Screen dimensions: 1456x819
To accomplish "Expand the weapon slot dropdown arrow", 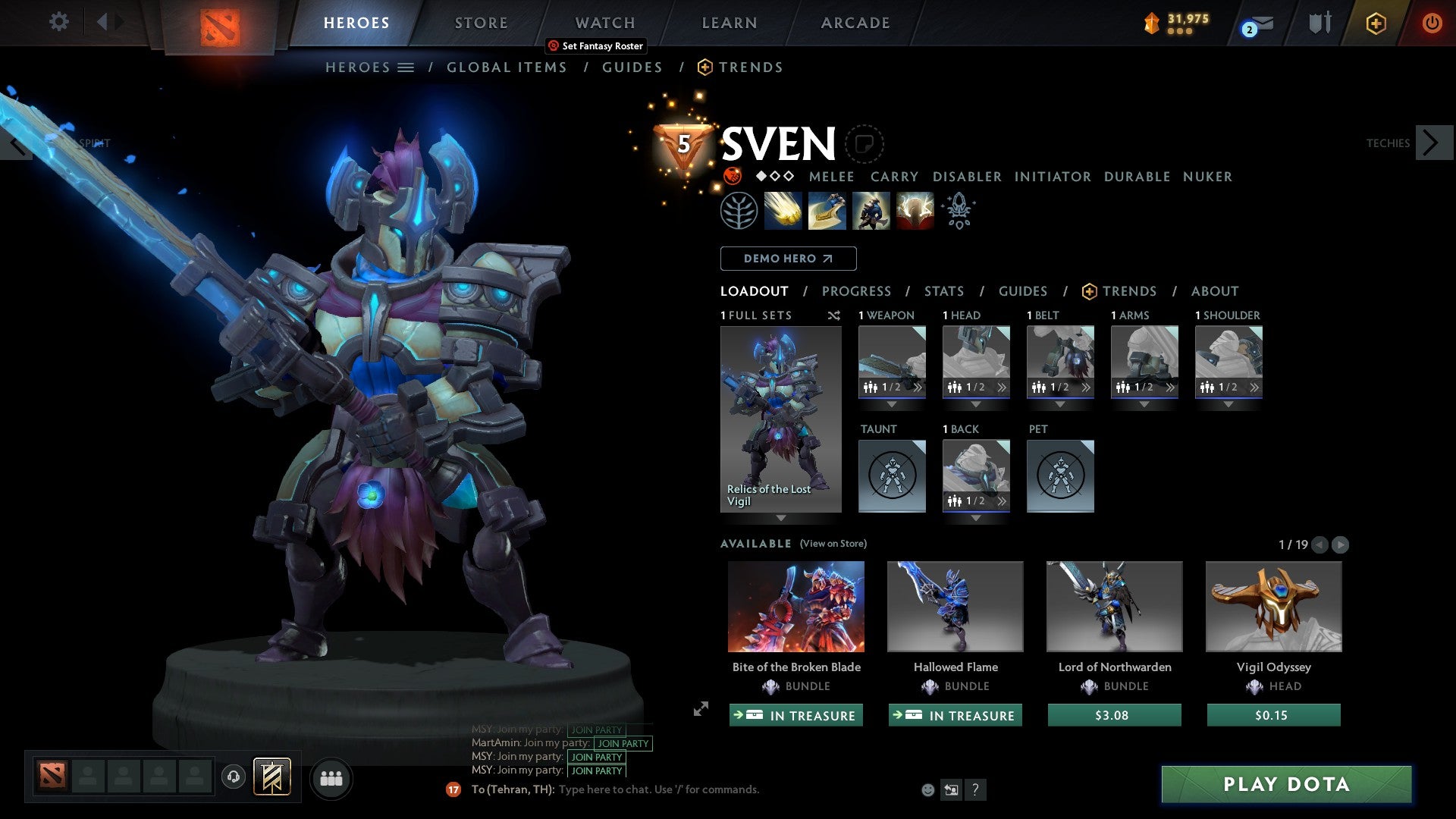I will (892, 405).
